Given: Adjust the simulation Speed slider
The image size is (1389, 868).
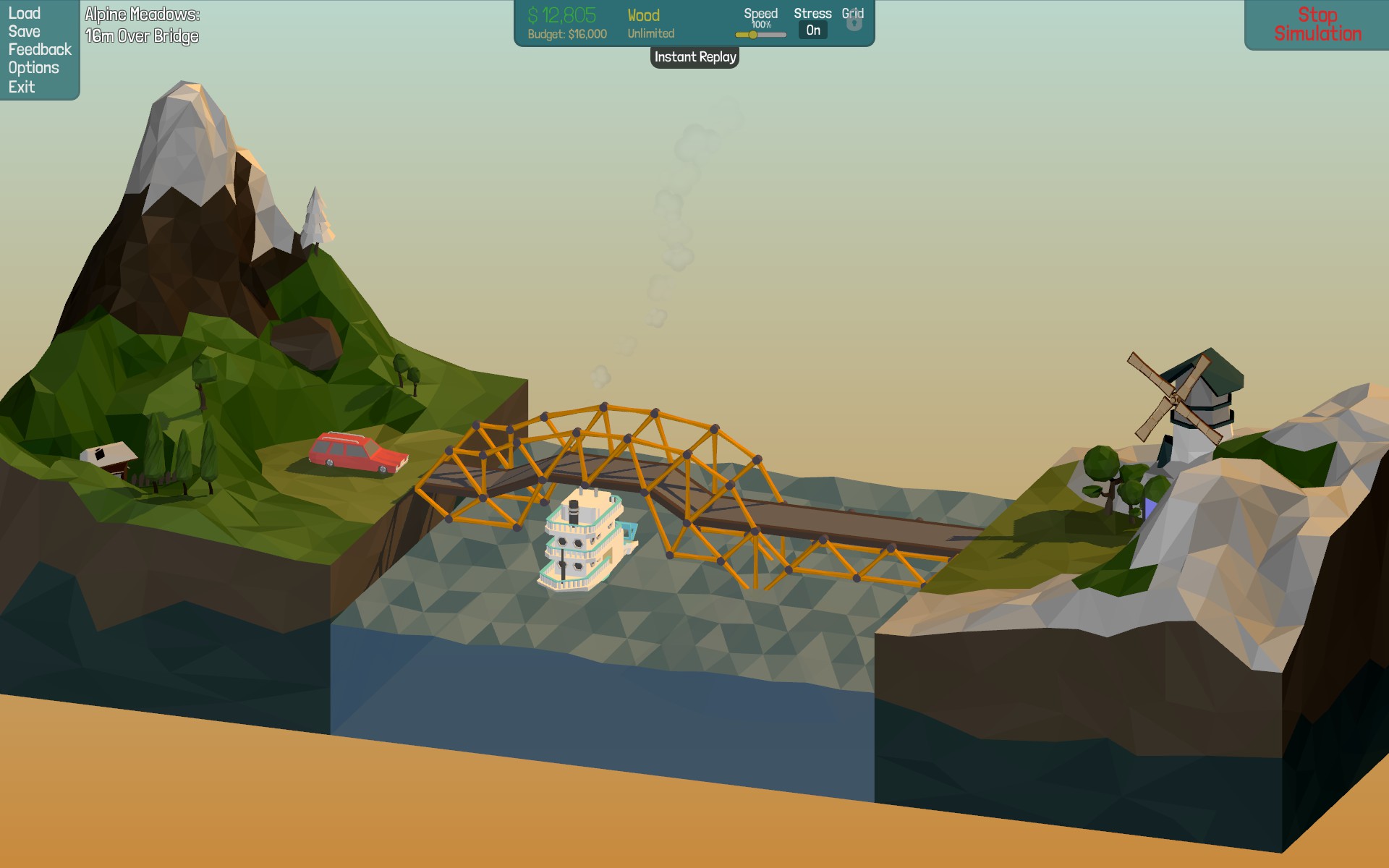Looking at the screenshot, I should click(x=753, y=35).
